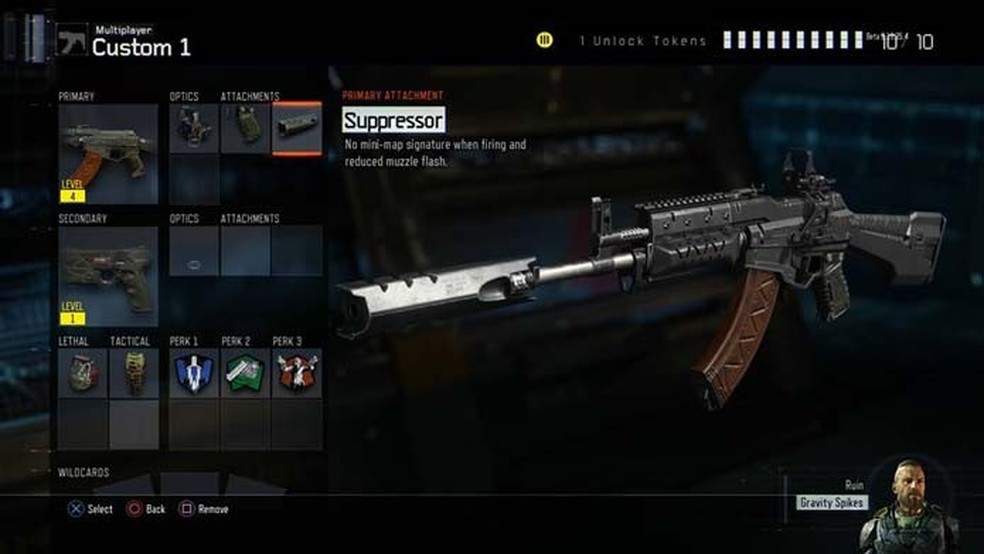
Task: Open the primary weapon optic slot
Action: coord(193,129)
